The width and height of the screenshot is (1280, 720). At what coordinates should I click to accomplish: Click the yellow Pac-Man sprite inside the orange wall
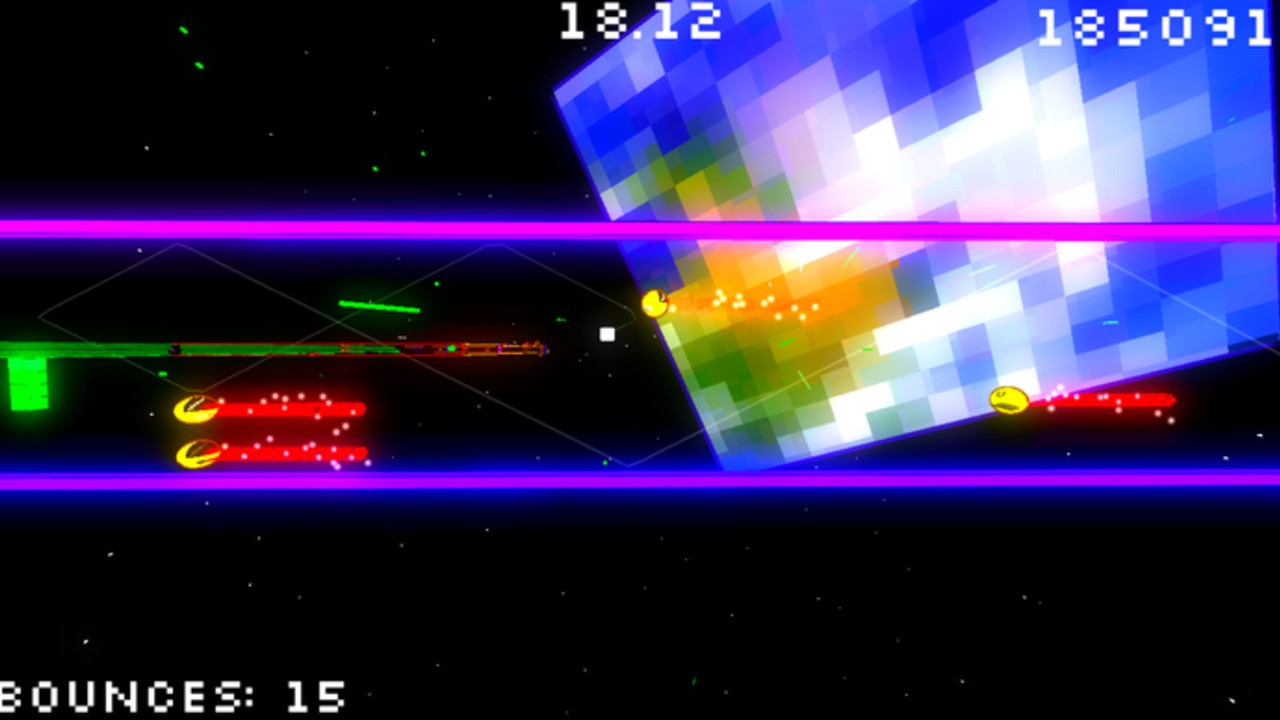click(655, 303)
